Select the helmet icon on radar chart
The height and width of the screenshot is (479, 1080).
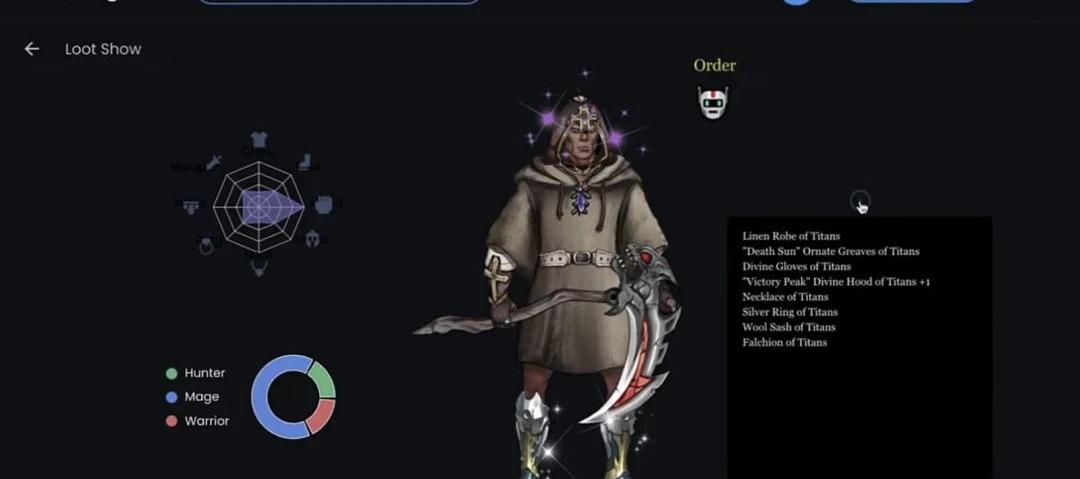tap(311, 240)
